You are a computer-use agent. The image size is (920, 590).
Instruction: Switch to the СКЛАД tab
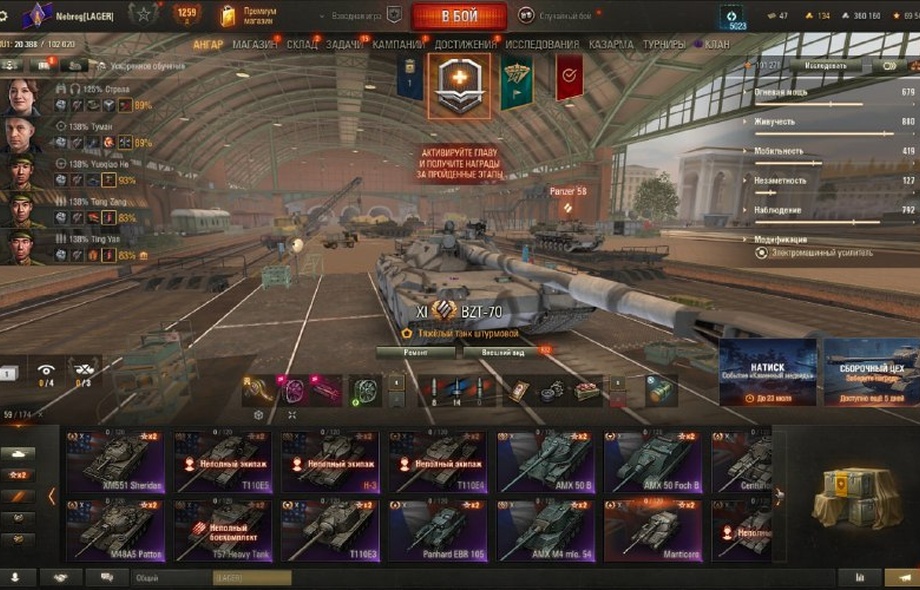(301, 45)
